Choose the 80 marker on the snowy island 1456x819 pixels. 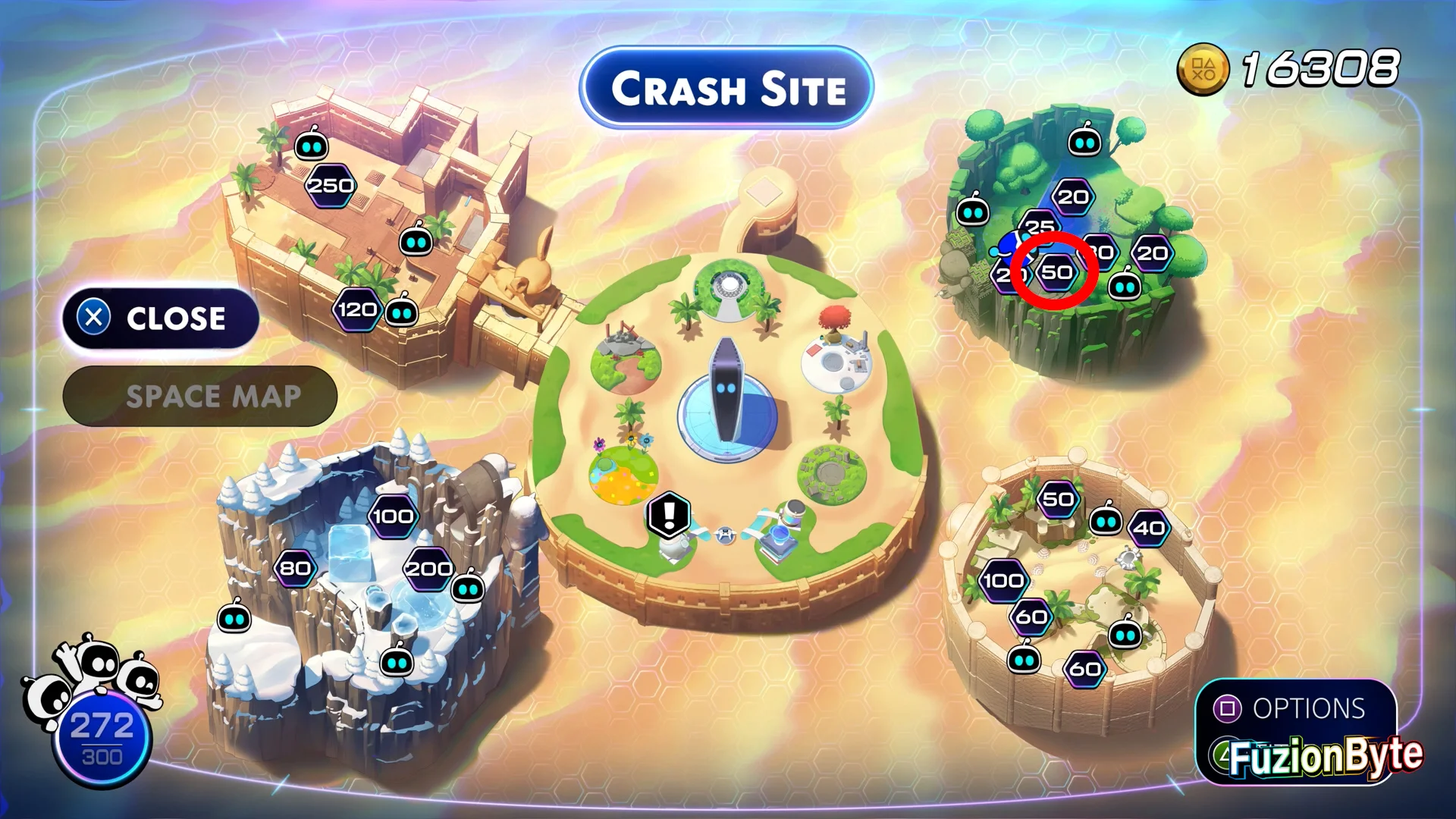(295, 569)
